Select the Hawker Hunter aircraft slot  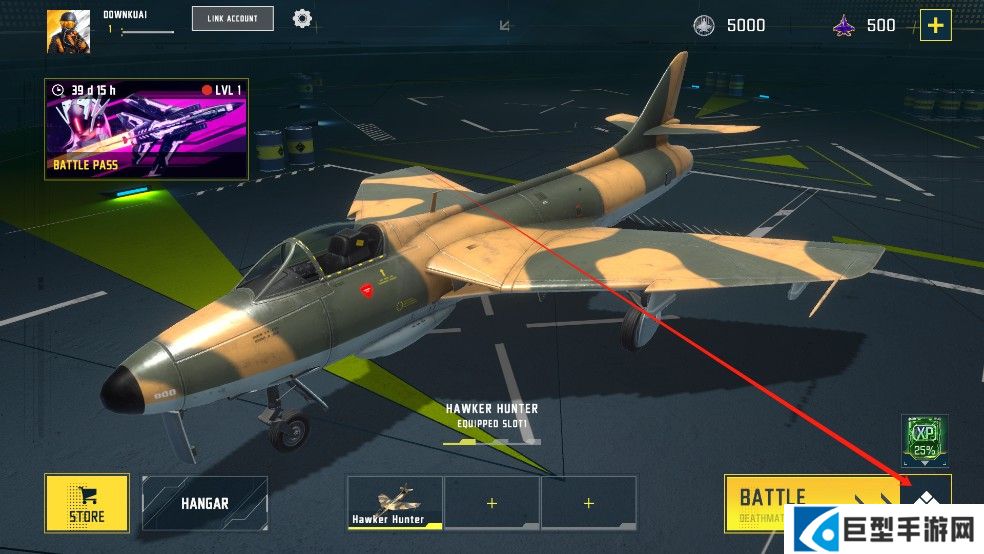click(395, 502)
